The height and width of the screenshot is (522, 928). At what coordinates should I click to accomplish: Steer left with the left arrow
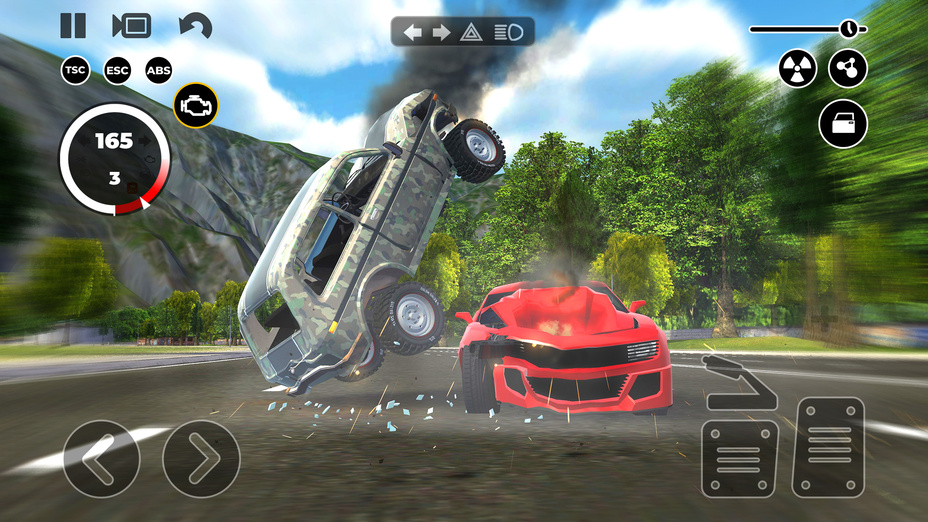coord(101,459)
